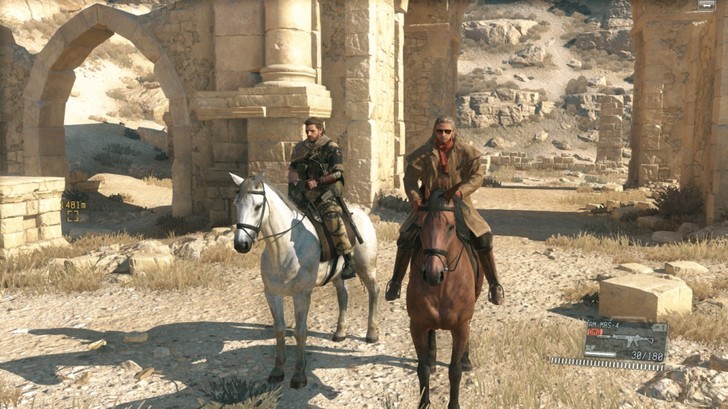Select the AM MRS-4 rifle weapon panel
The height and width of the screenshot is (409, 728).
(x=625, y=341)
